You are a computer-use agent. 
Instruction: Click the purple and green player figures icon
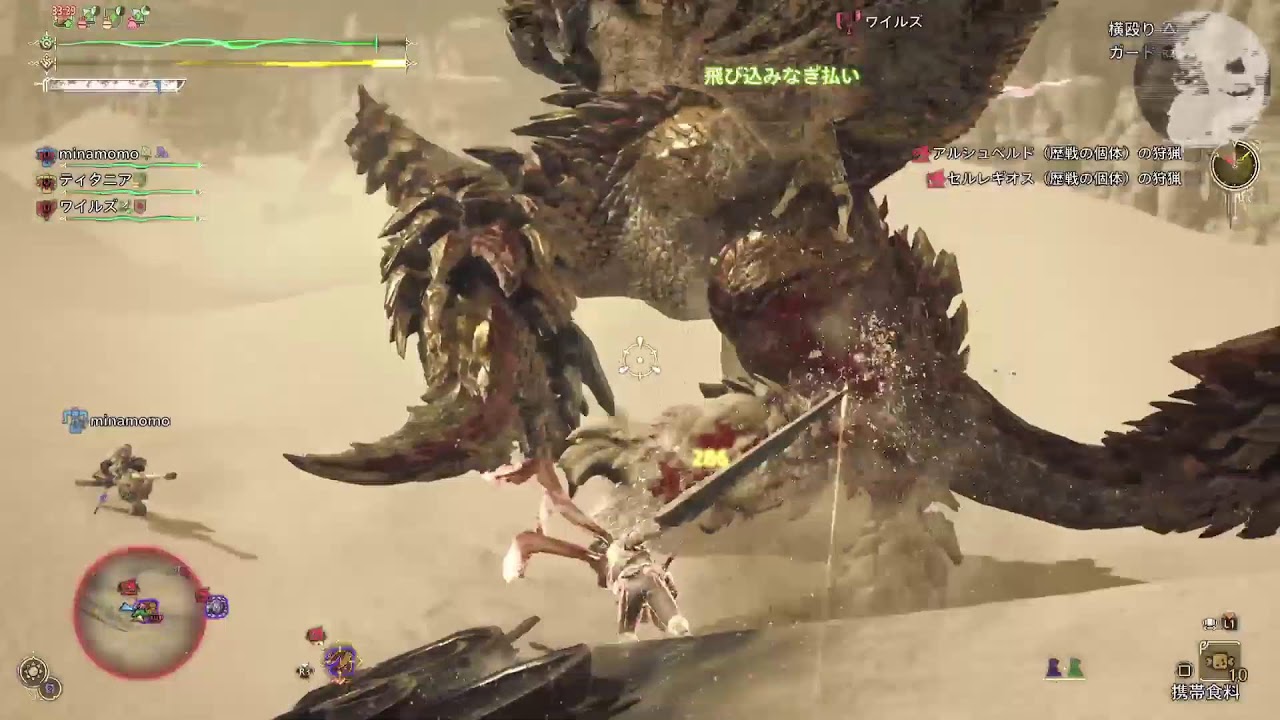(1064, 668)
